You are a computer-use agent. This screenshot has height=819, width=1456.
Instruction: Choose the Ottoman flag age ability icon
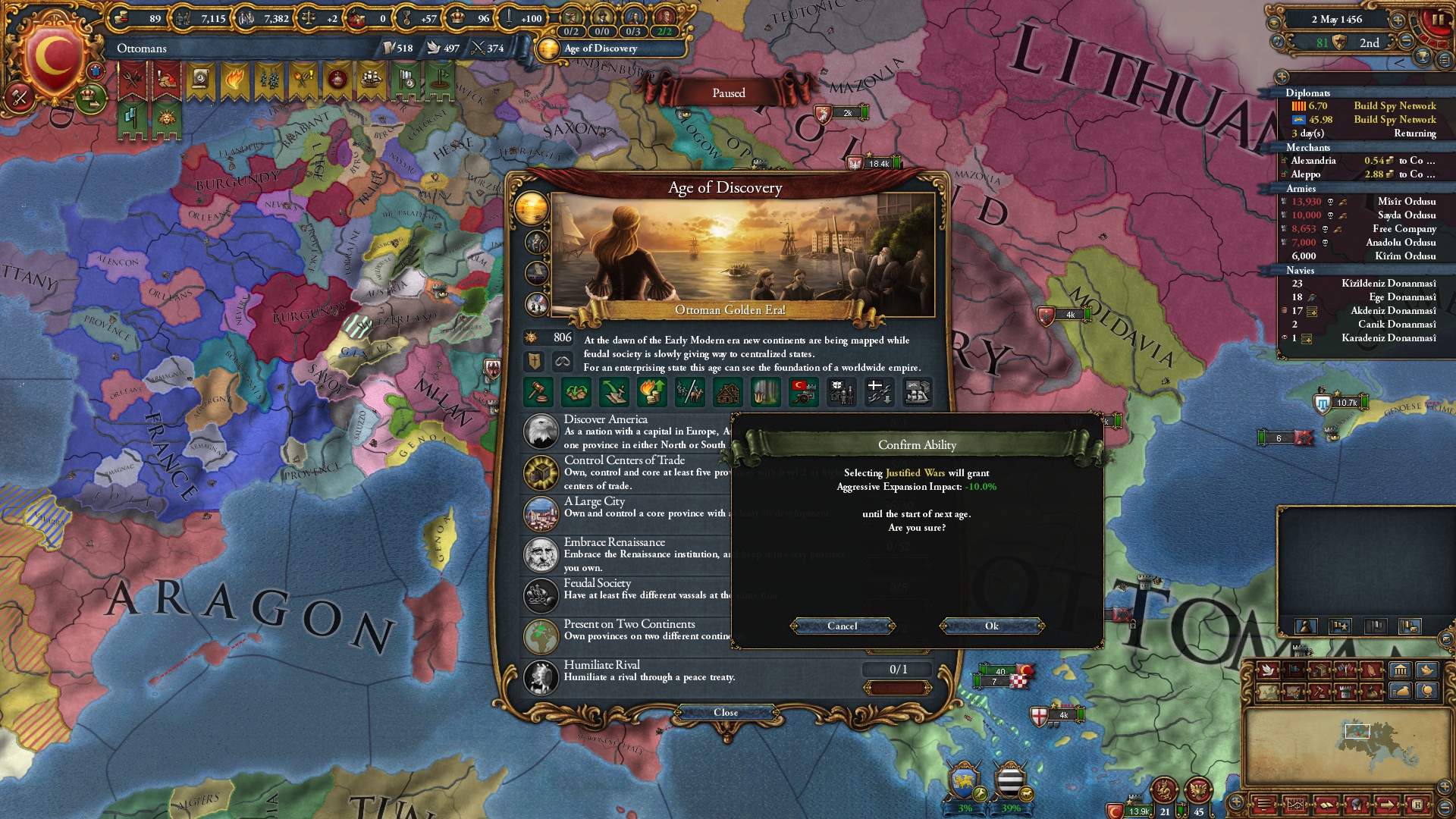803,392
